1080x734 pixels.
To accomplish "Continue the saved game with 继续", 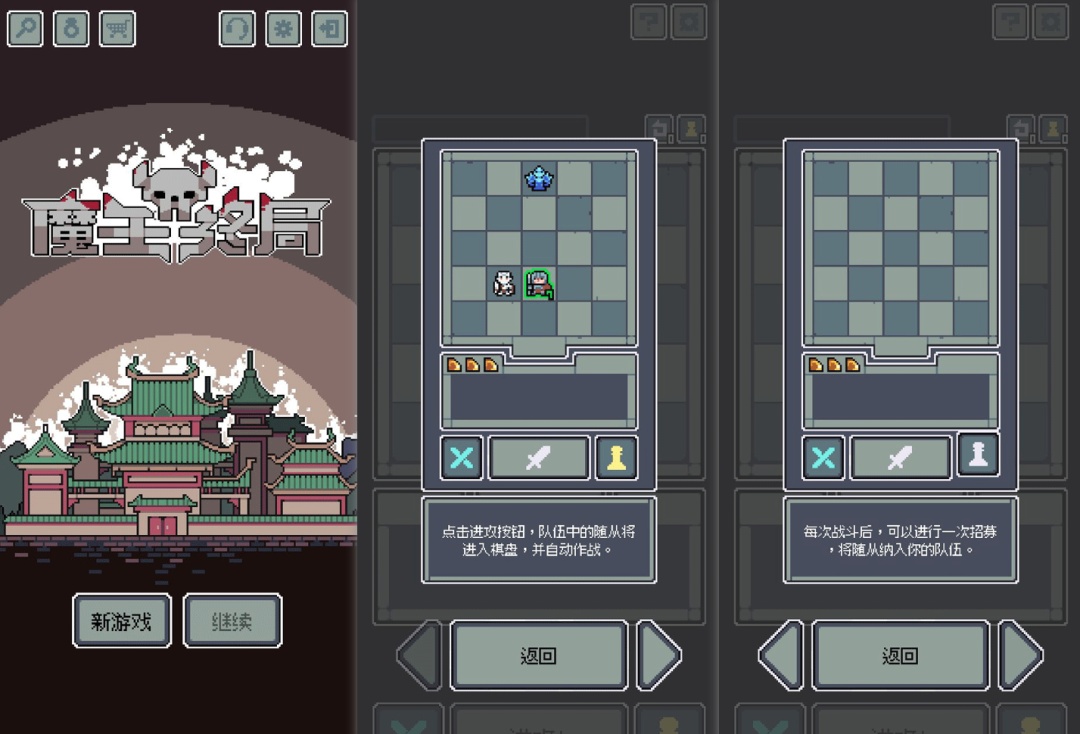I will (232, 621).
